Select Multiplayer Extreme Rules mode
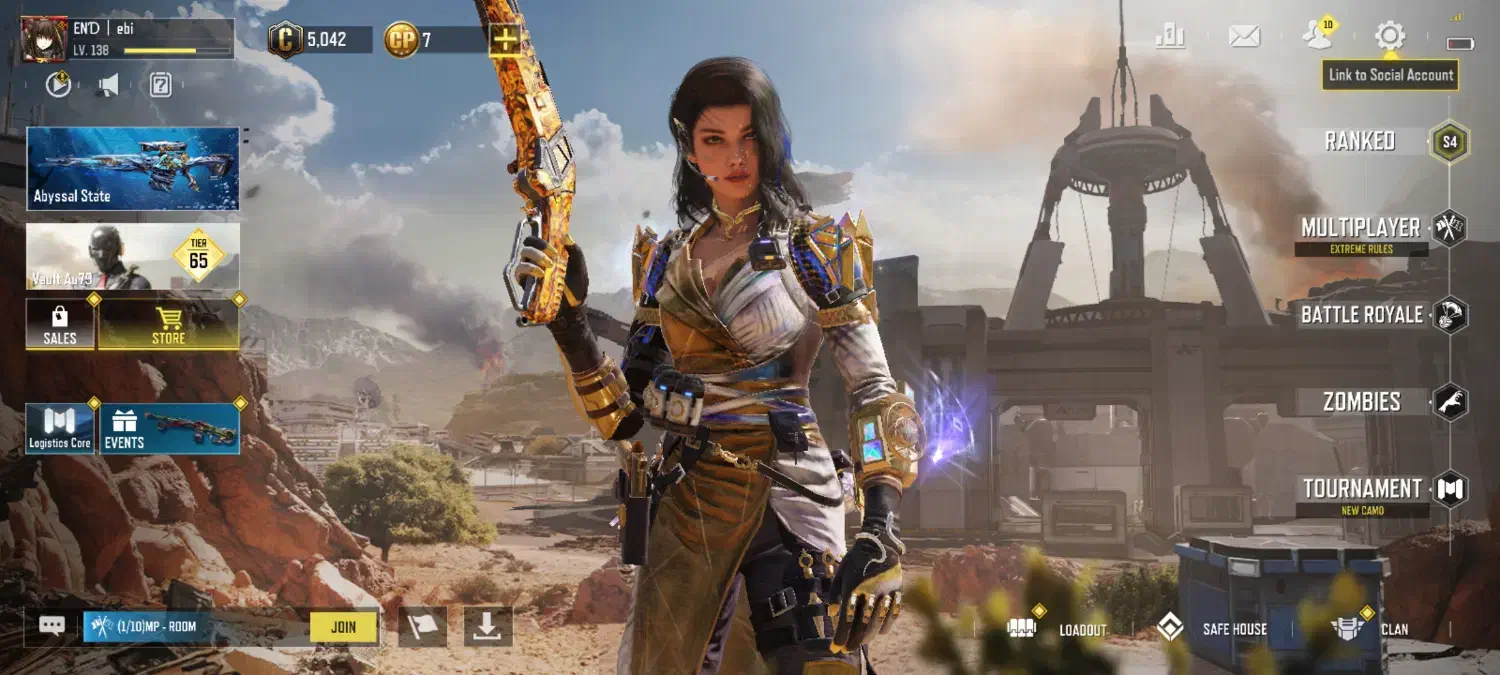The height and width of the screenshot is (675, 1500). click(1362, 229)
